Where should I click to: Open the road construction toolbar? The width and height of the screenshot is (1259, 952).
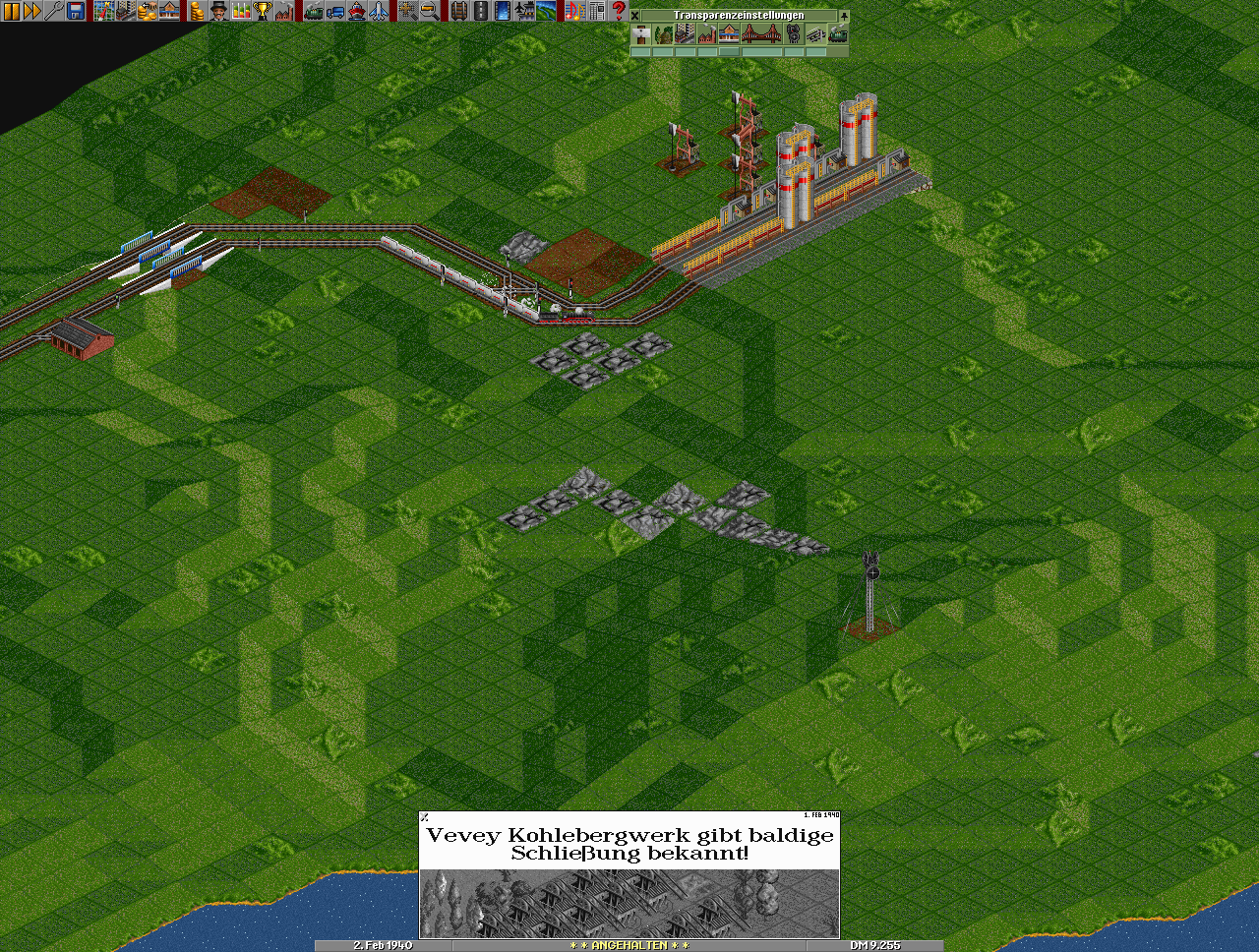pyautogui.click(x=480, y=11)
